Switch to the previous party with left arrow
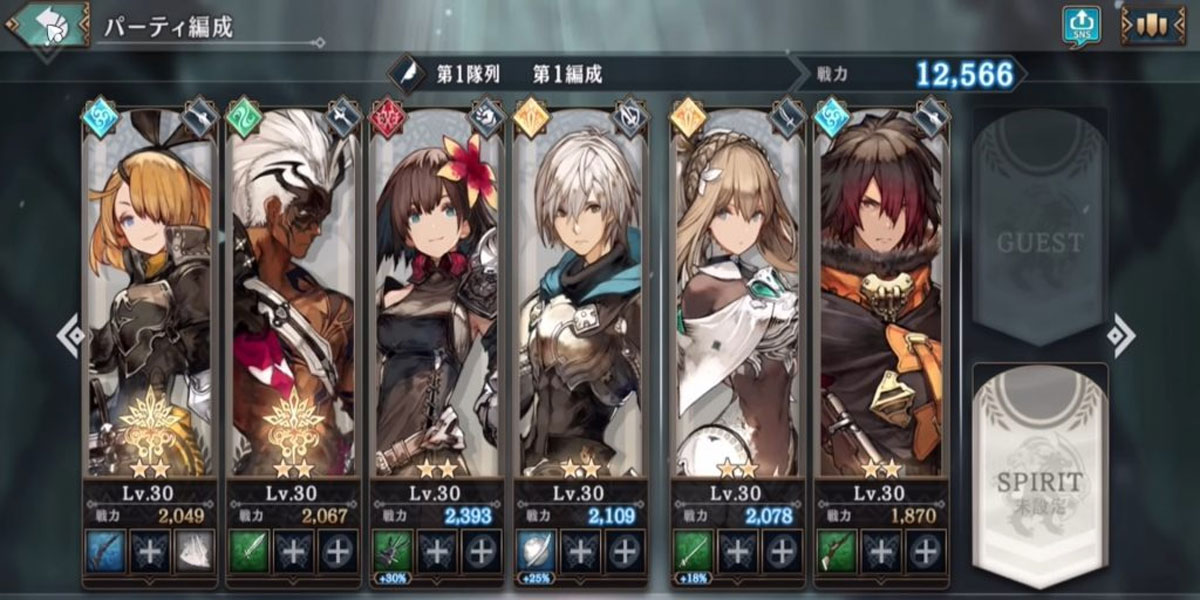This screenshot has height=600, width=1200. (69, 336)
